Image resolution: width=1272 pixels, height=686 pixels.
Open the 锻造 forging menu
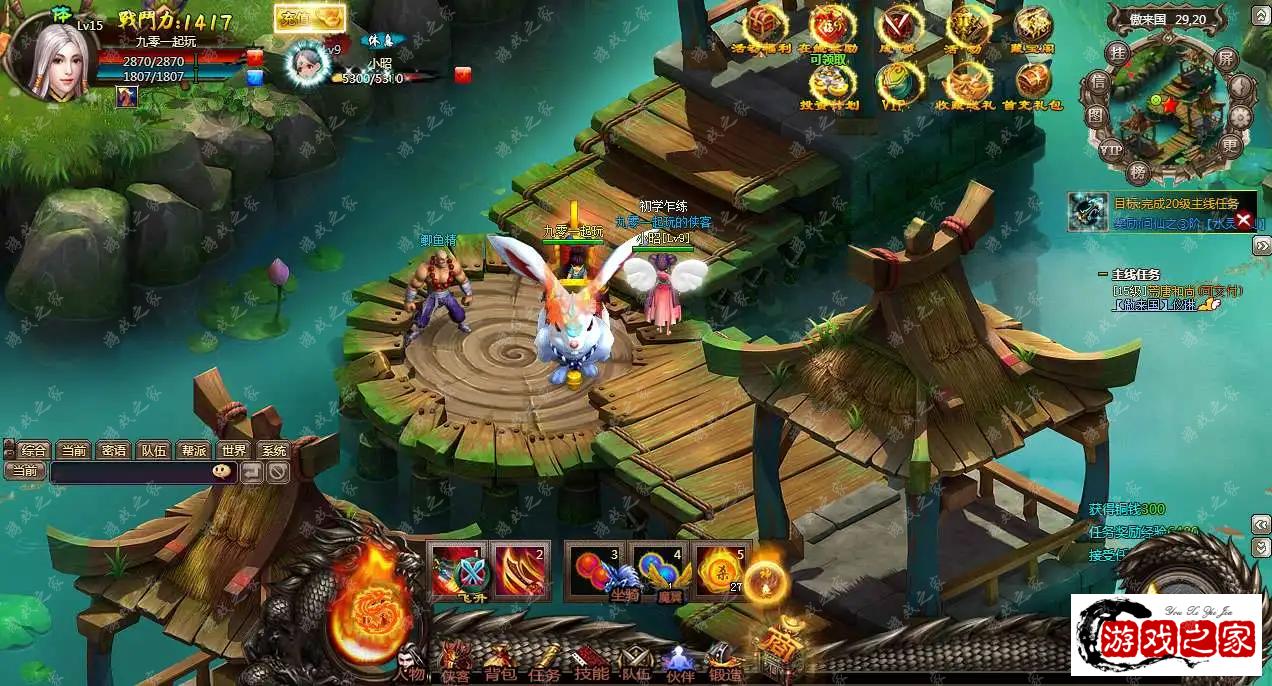pos(724,662)
